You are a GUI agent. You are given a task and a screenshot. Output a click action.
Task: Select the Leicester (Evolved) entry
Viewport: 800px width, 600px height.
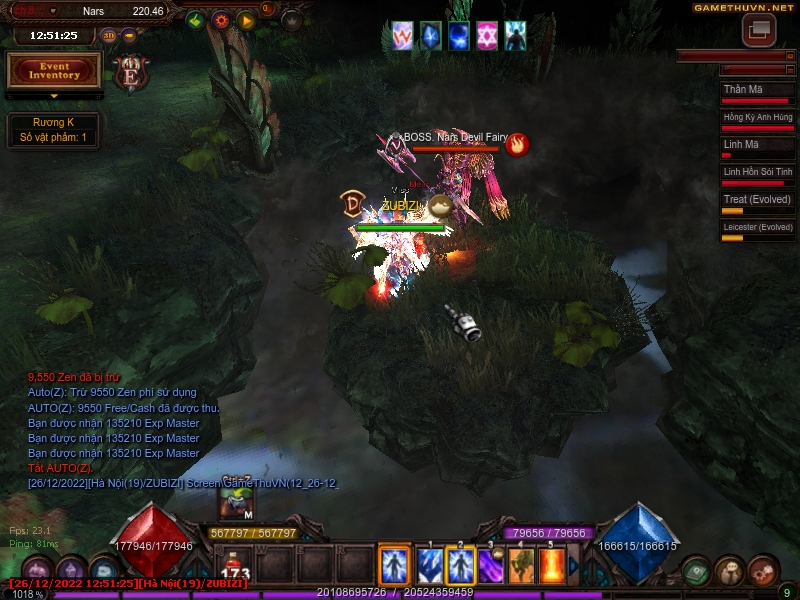tap(758, 231)
